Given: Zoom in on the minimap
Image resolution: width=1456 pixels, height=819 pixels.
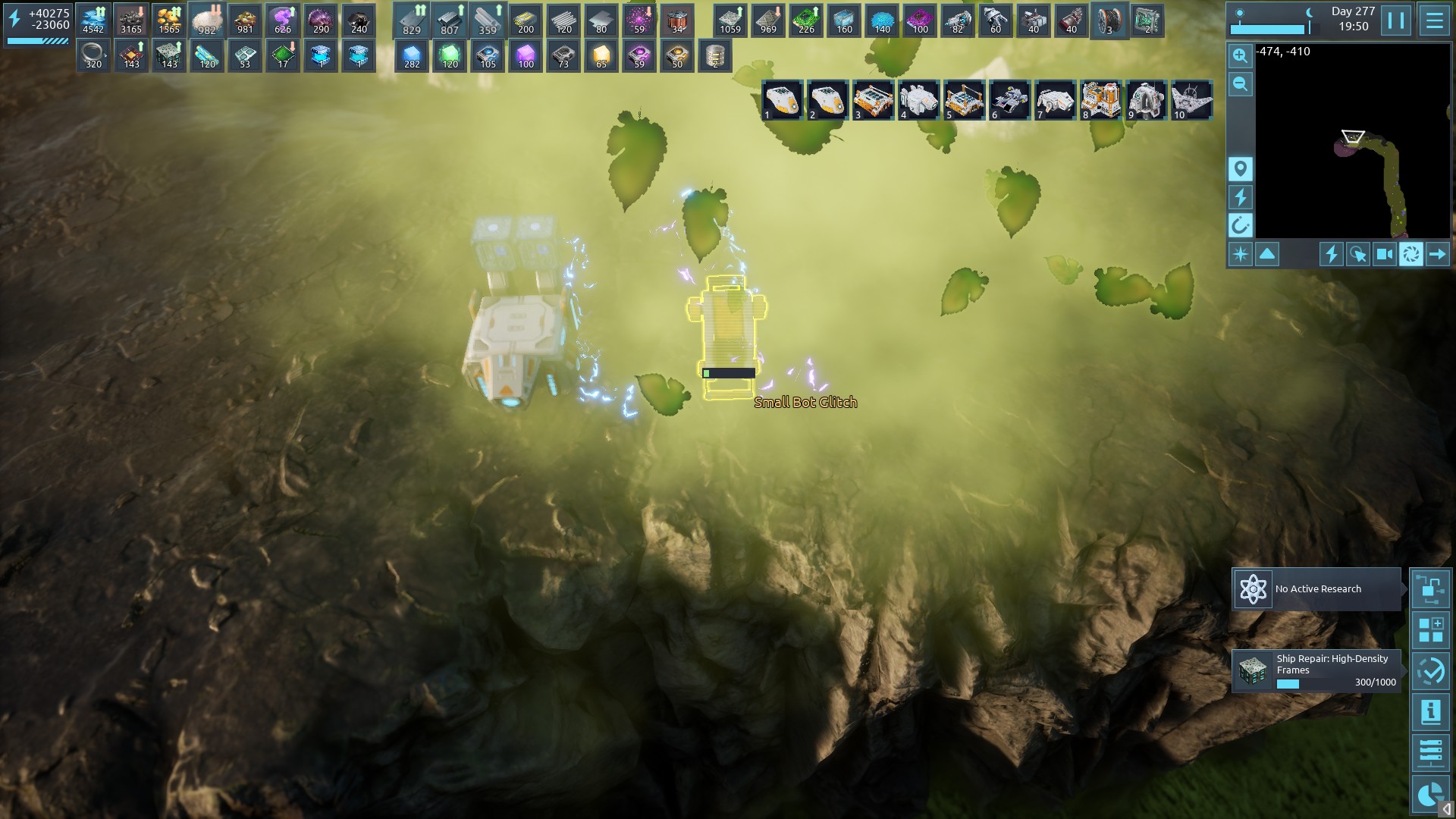Looking at the screenshot, I should coord(1241,55).
